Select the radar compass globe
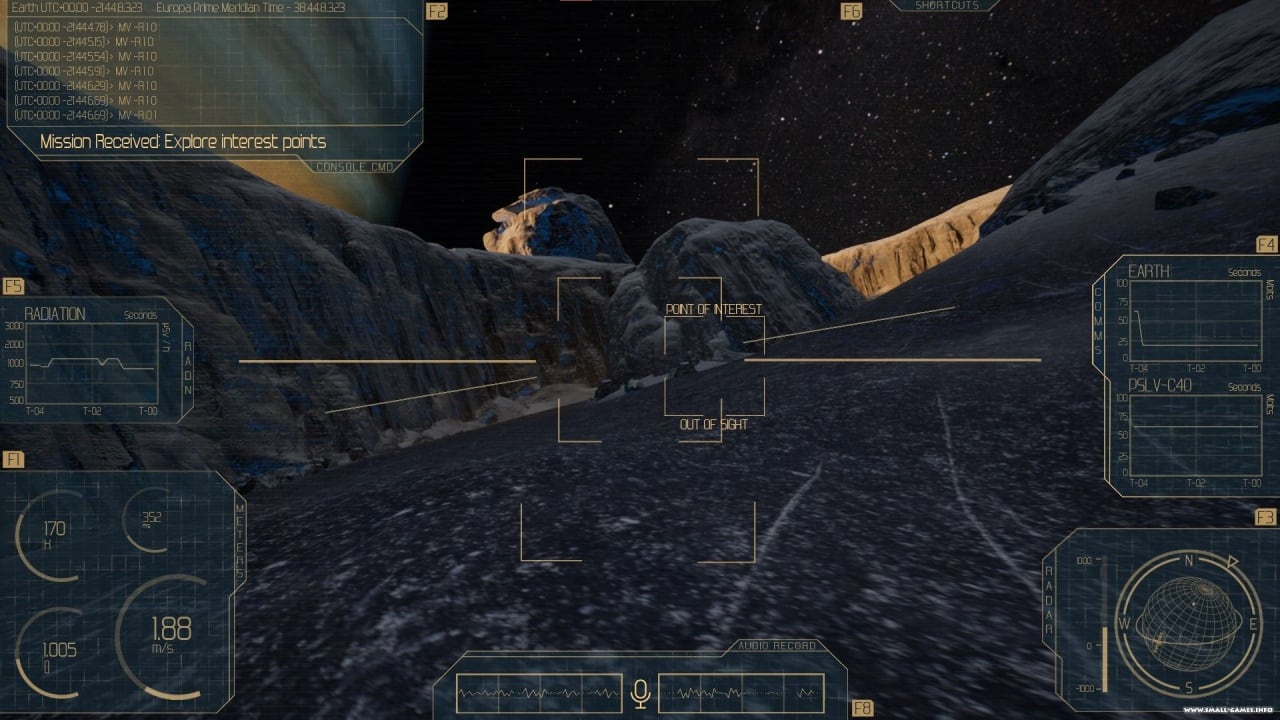The width and height of the screenshot is (1280, 720). click(x=1189, y=624)
